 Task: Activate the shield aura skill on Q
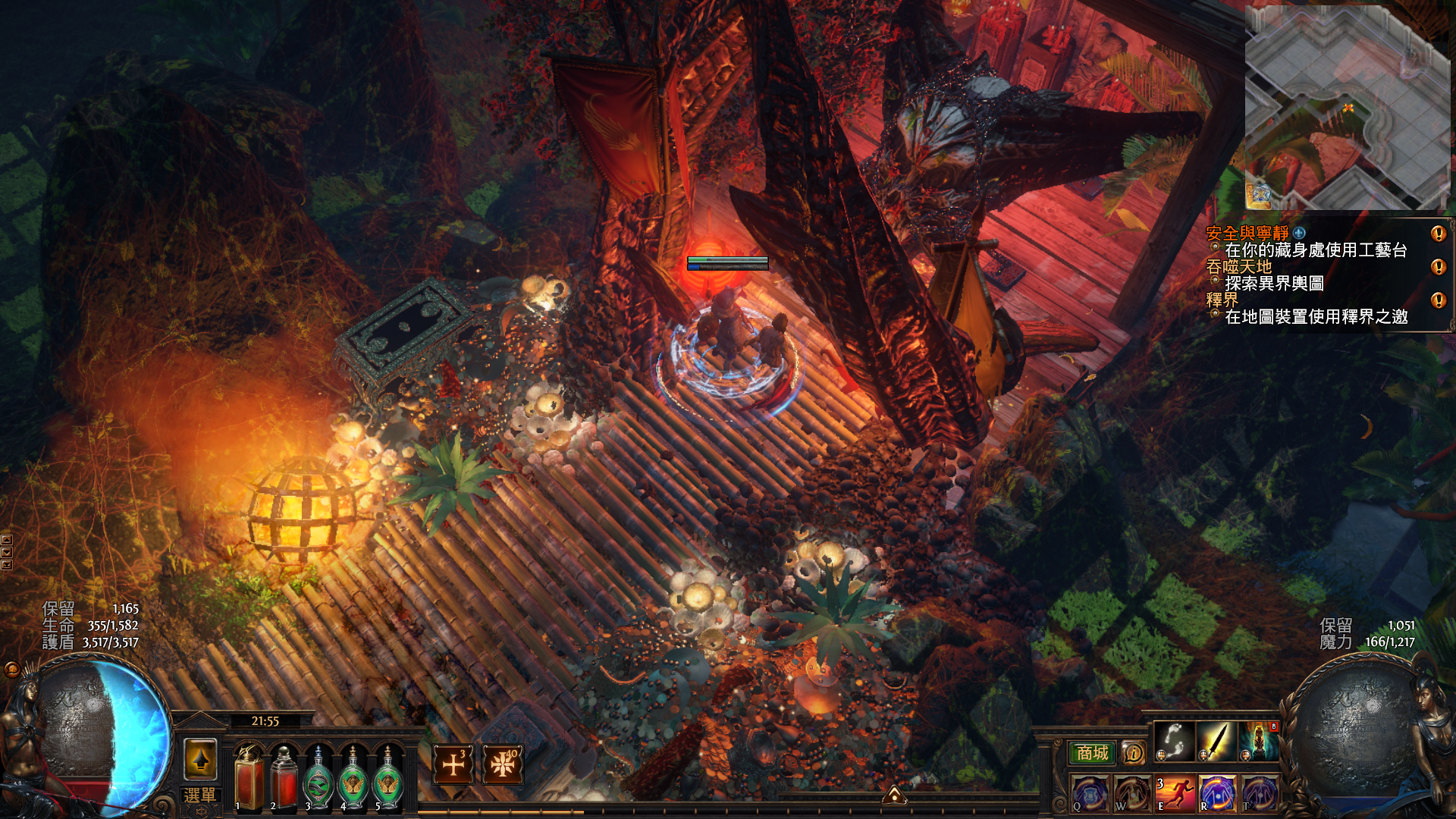[1090, 794]
